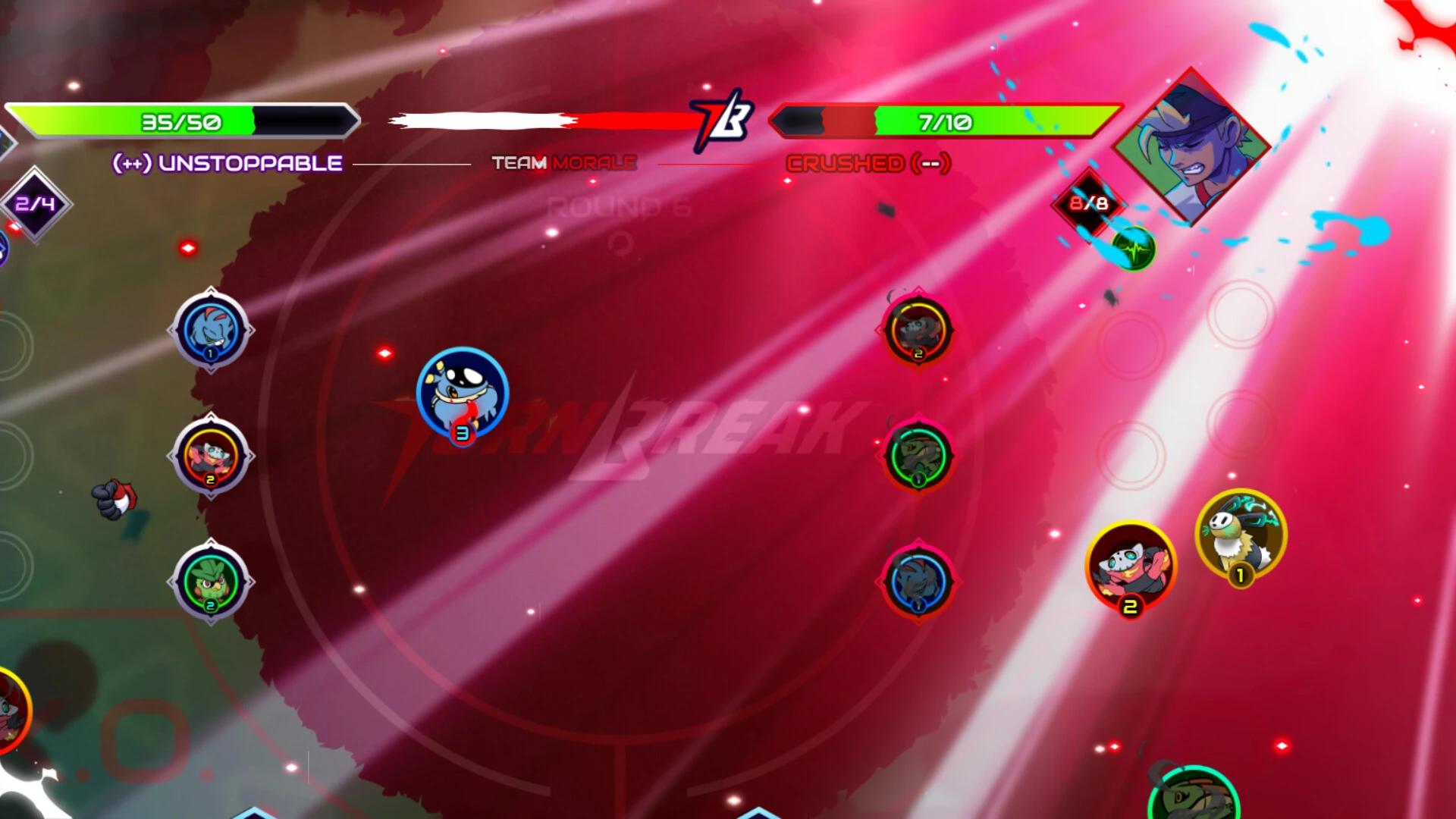Click the purple 2/4 diamond counter
The width and height of the screenshot is (1456, 819).
(x=36, y=204)
